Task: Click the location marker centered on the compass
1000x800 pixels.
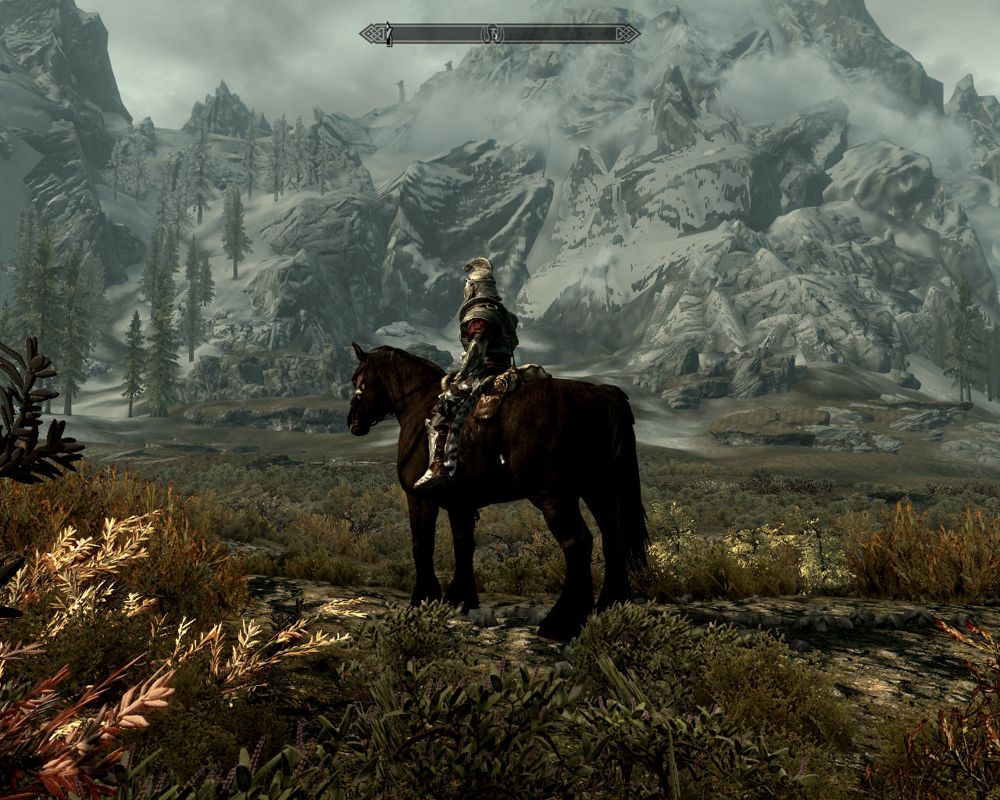Action: pos(492,34)
